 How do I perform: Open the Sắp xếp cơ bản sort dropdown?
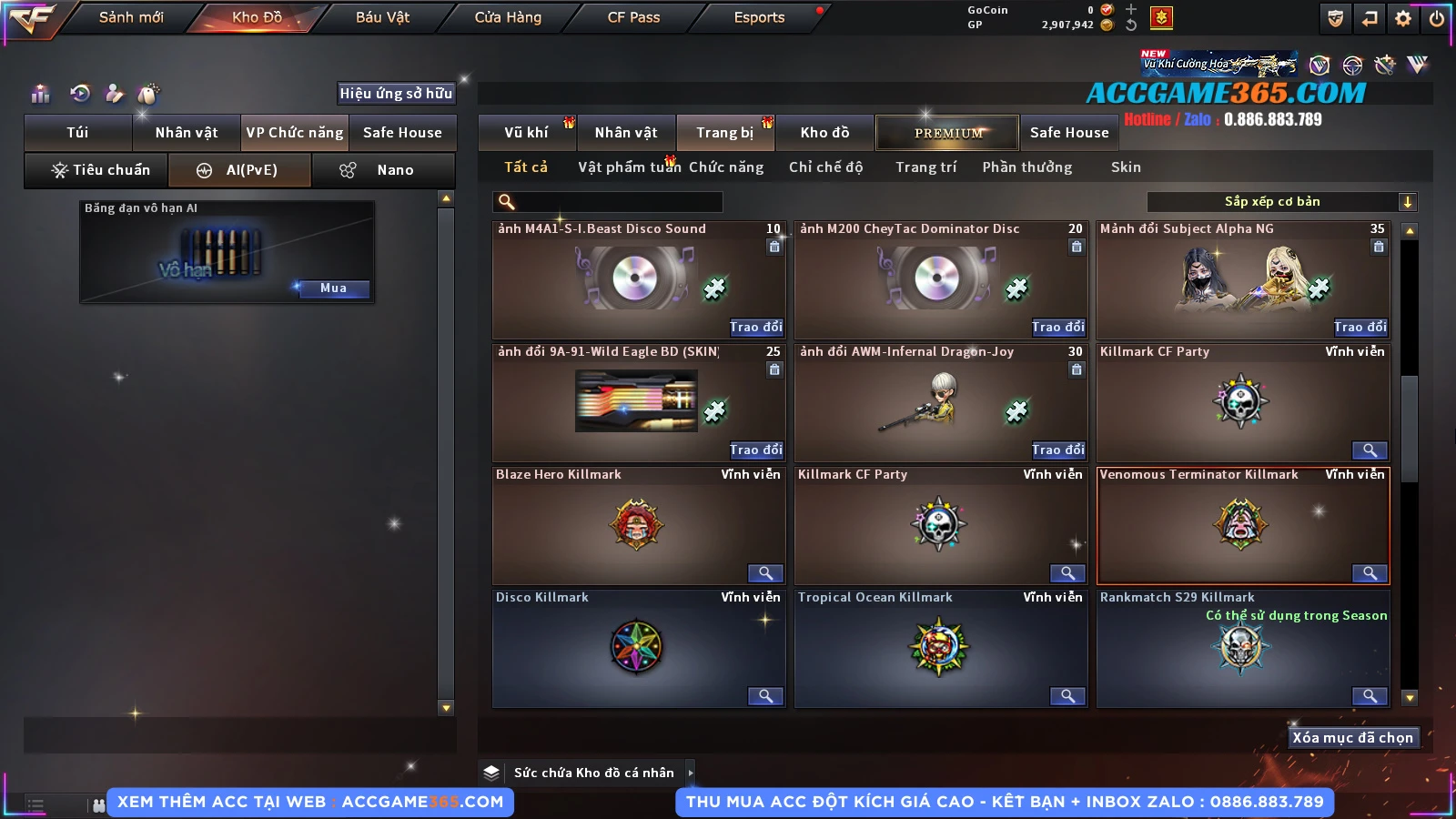coord(1282,202)
